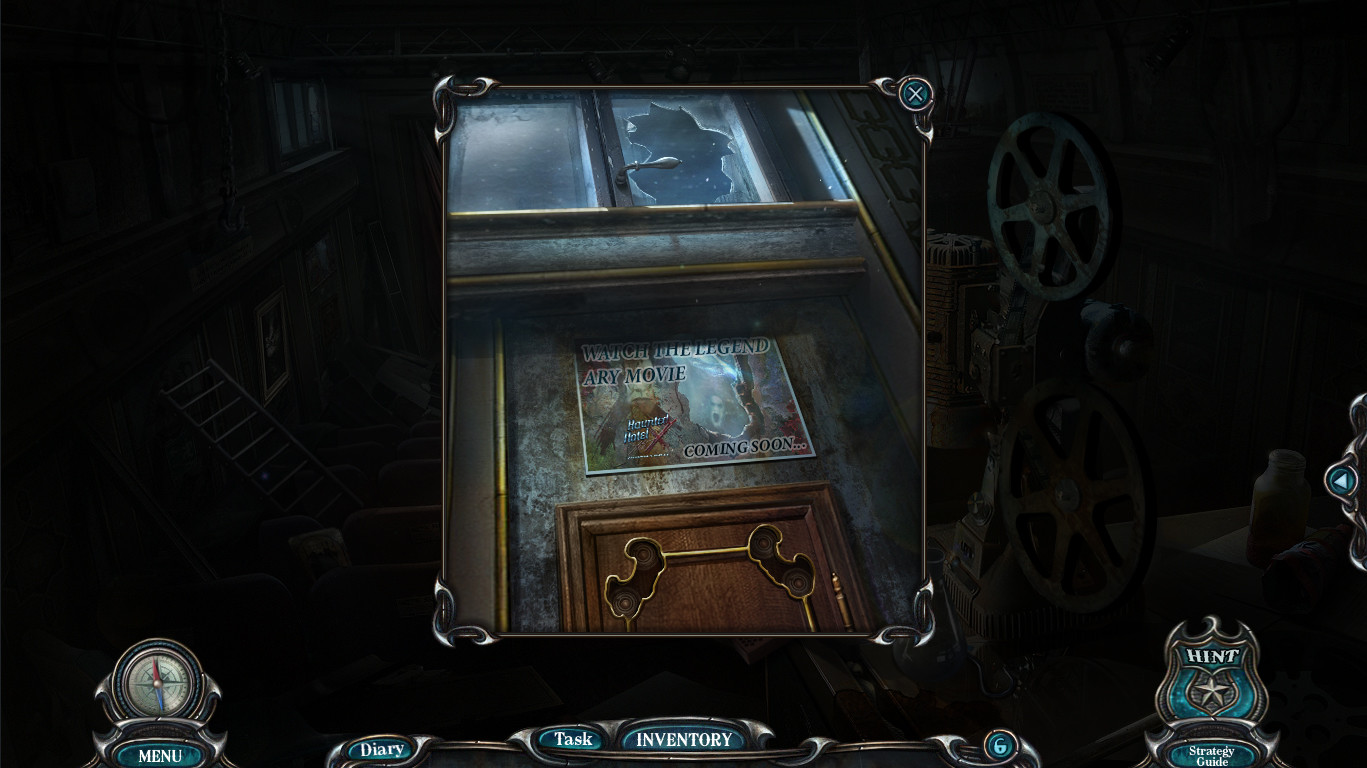The image size is (1367, 768).
Task: Expand the Diary journal
Action: coord(380,748)
